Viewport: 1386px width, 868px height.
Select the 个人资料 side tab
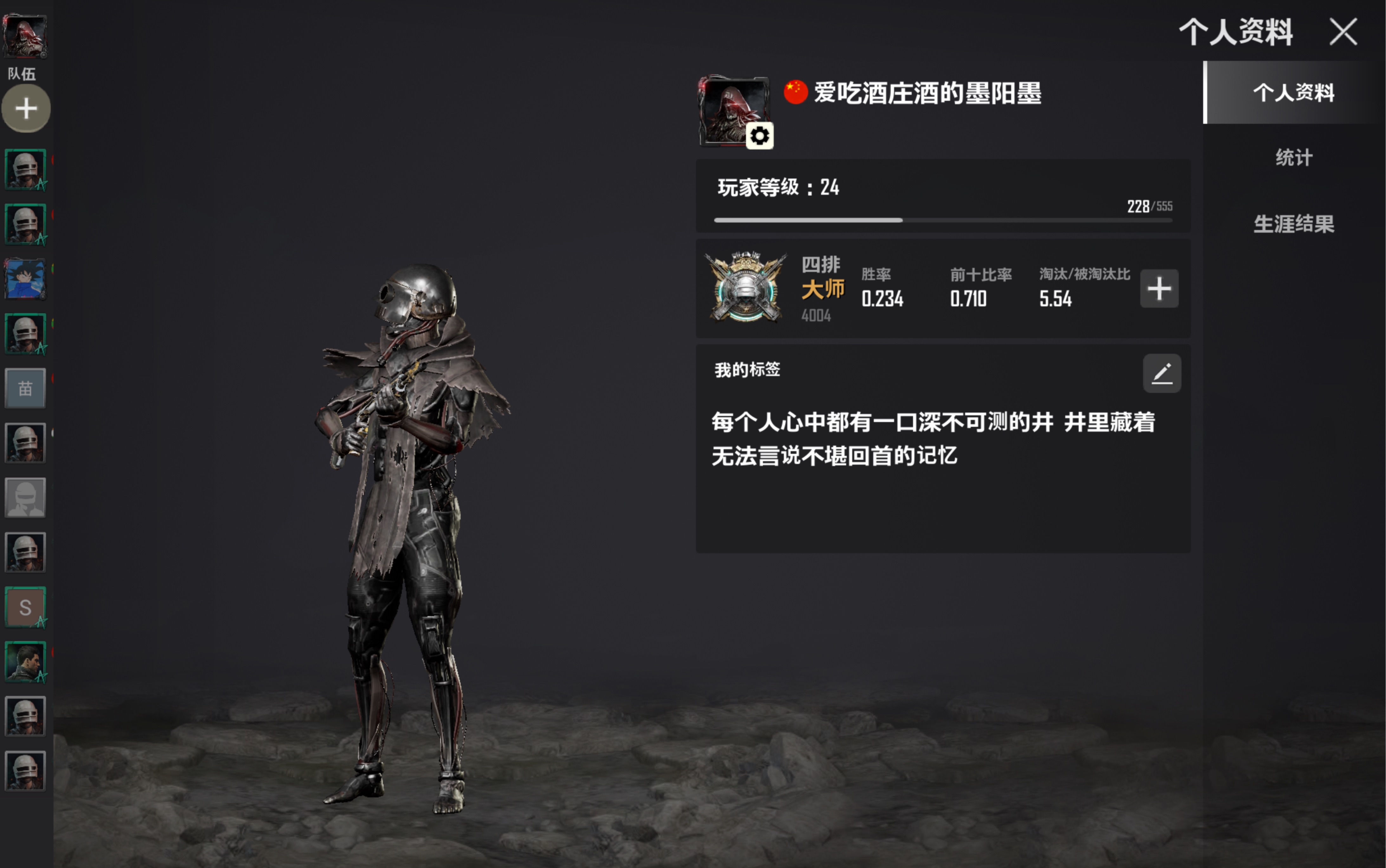(1294, 93)
